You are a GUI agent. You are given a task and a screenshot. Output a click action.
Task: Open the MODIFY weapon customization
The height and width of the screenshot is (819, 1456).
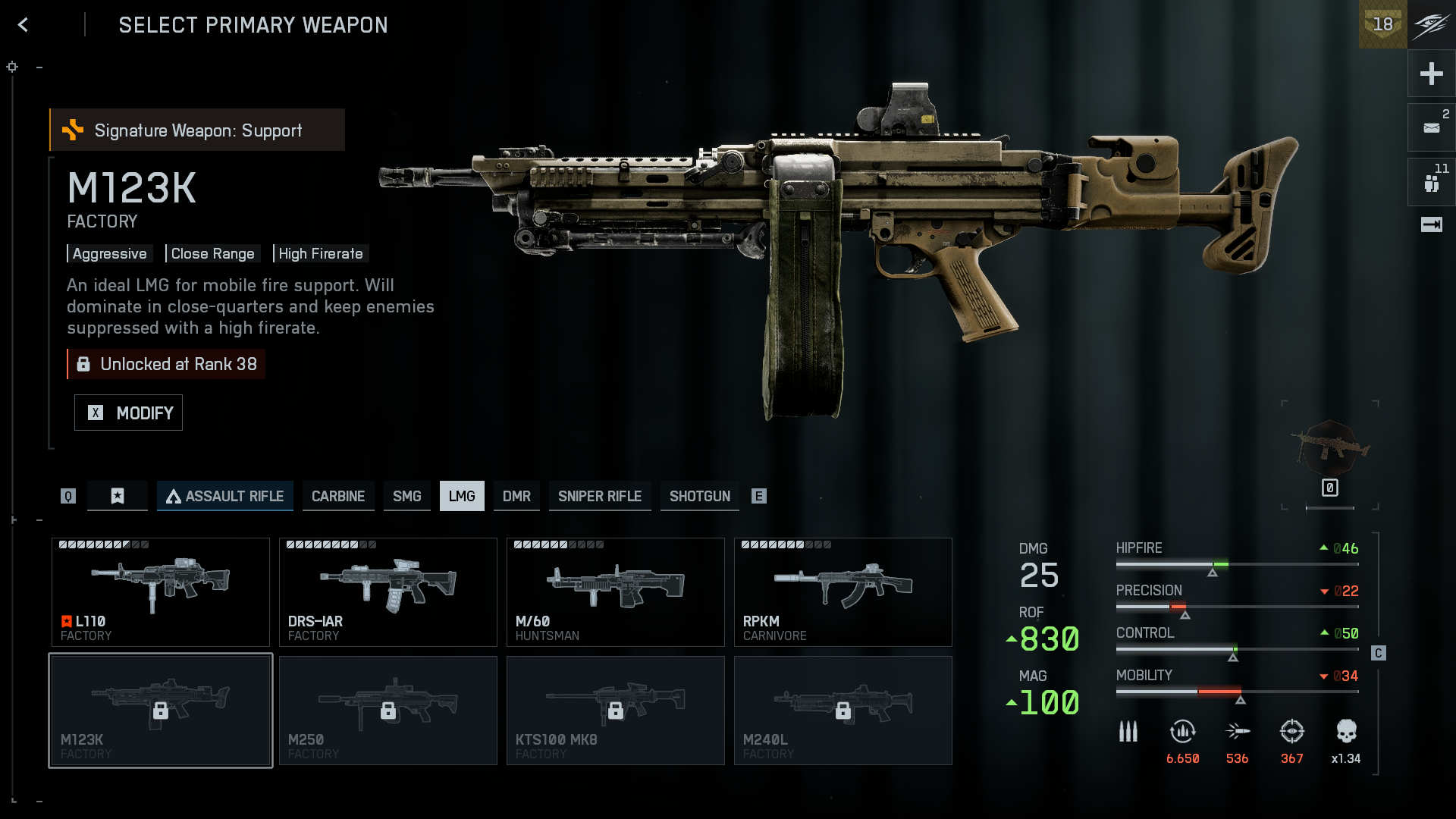(x=128, y=413)
